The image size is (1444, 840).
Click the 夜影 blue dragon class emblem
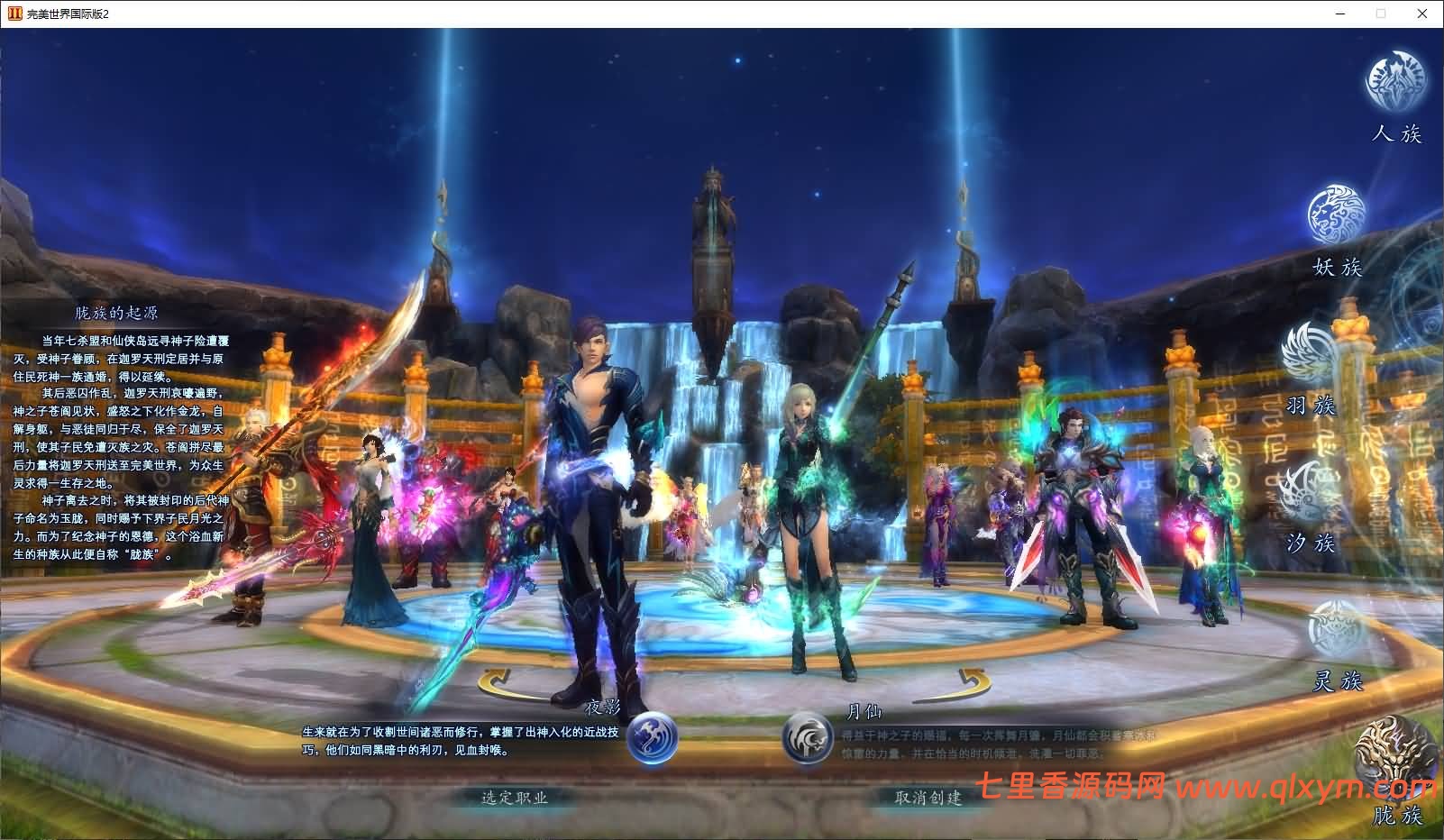(652, 738)
